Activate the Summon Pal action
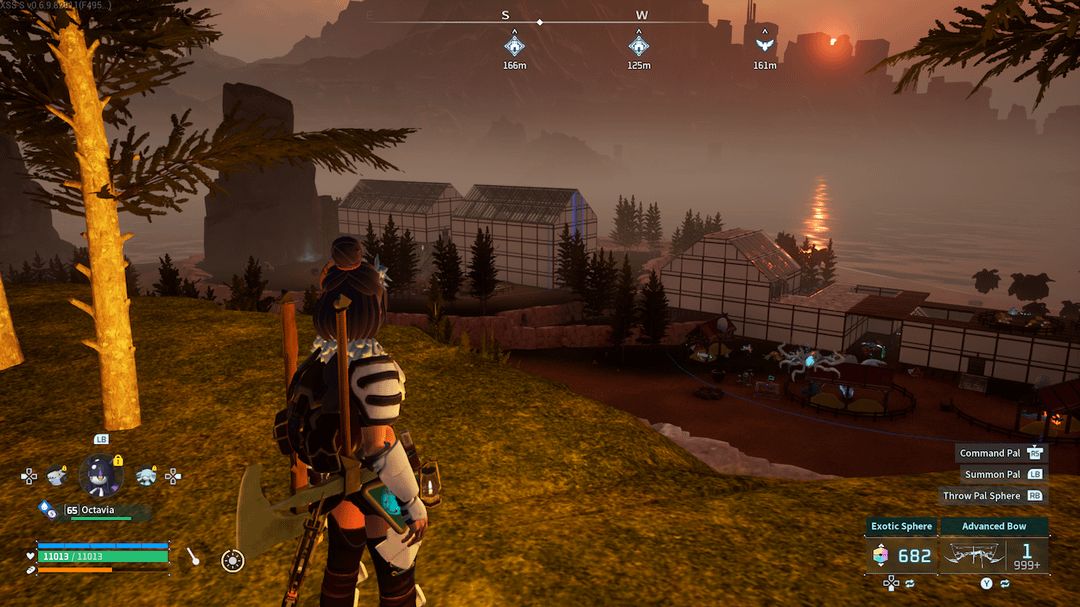Screen dimensions: 1080x607 pyautogui.click(x=993, y=474)
